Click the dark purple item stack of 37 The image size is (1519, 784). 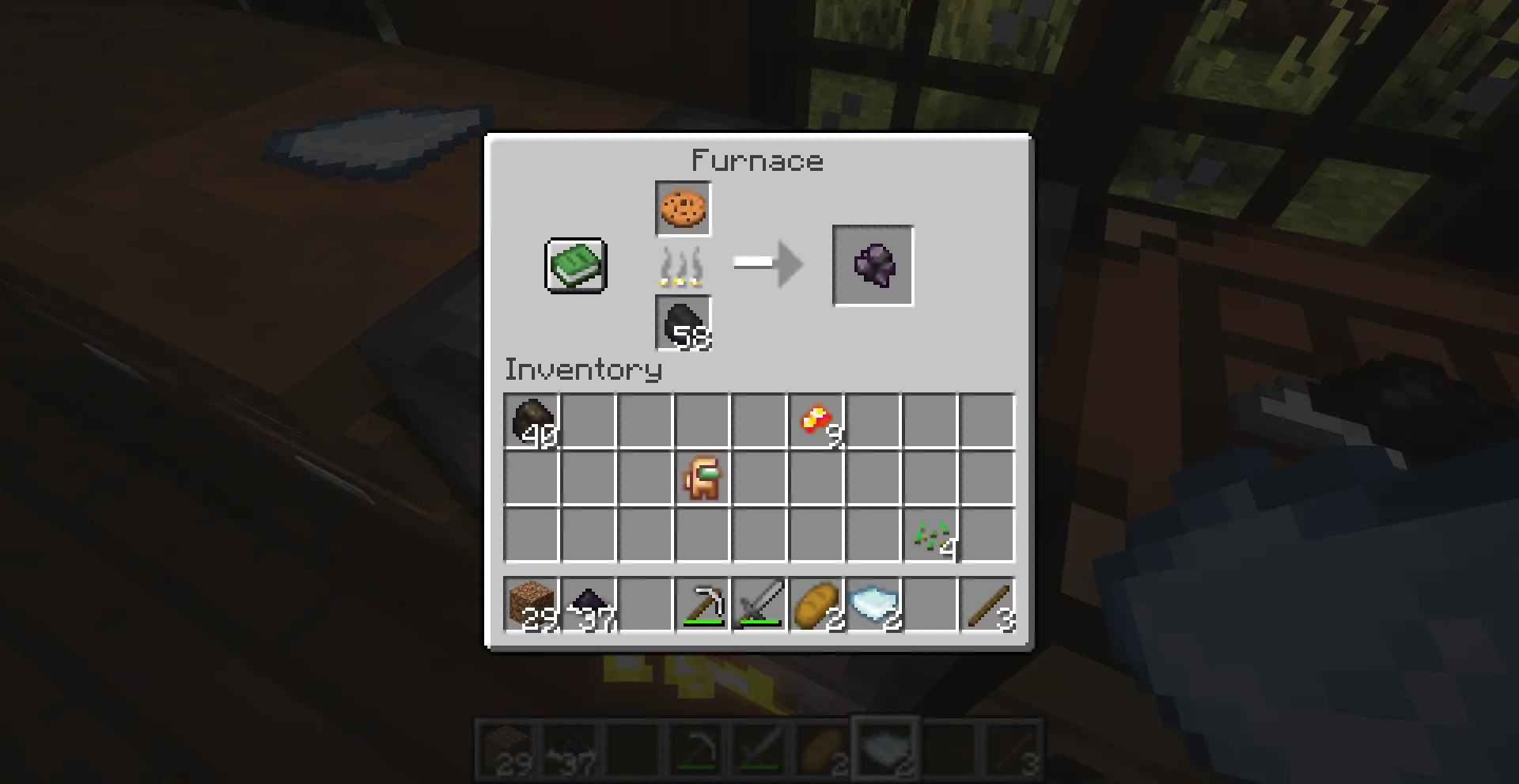(x=589, y=605)
